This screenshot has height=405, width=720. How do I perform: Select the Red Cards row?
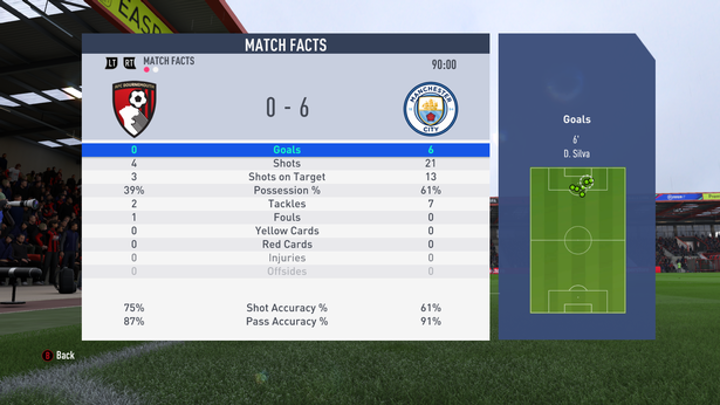click(286, 244)
